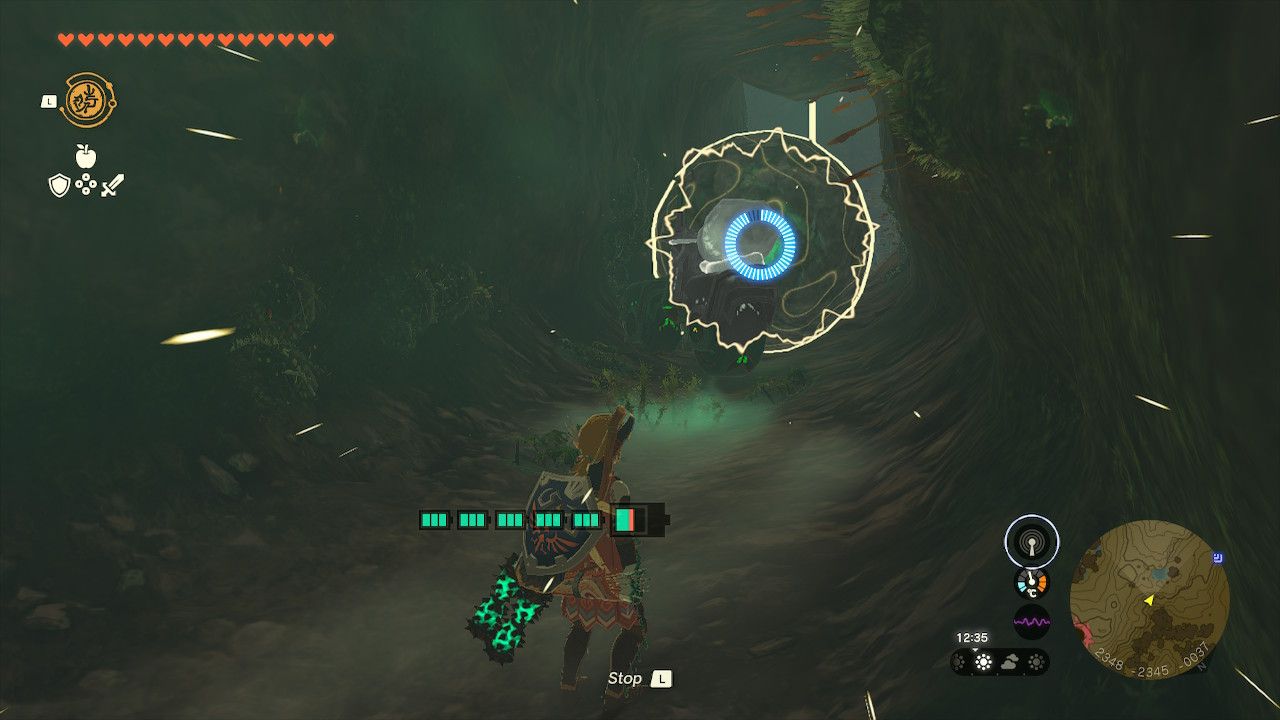Click the shield defense buff icon
Image resolution: width=1280 pixels, height=720 pixels.
59,186
